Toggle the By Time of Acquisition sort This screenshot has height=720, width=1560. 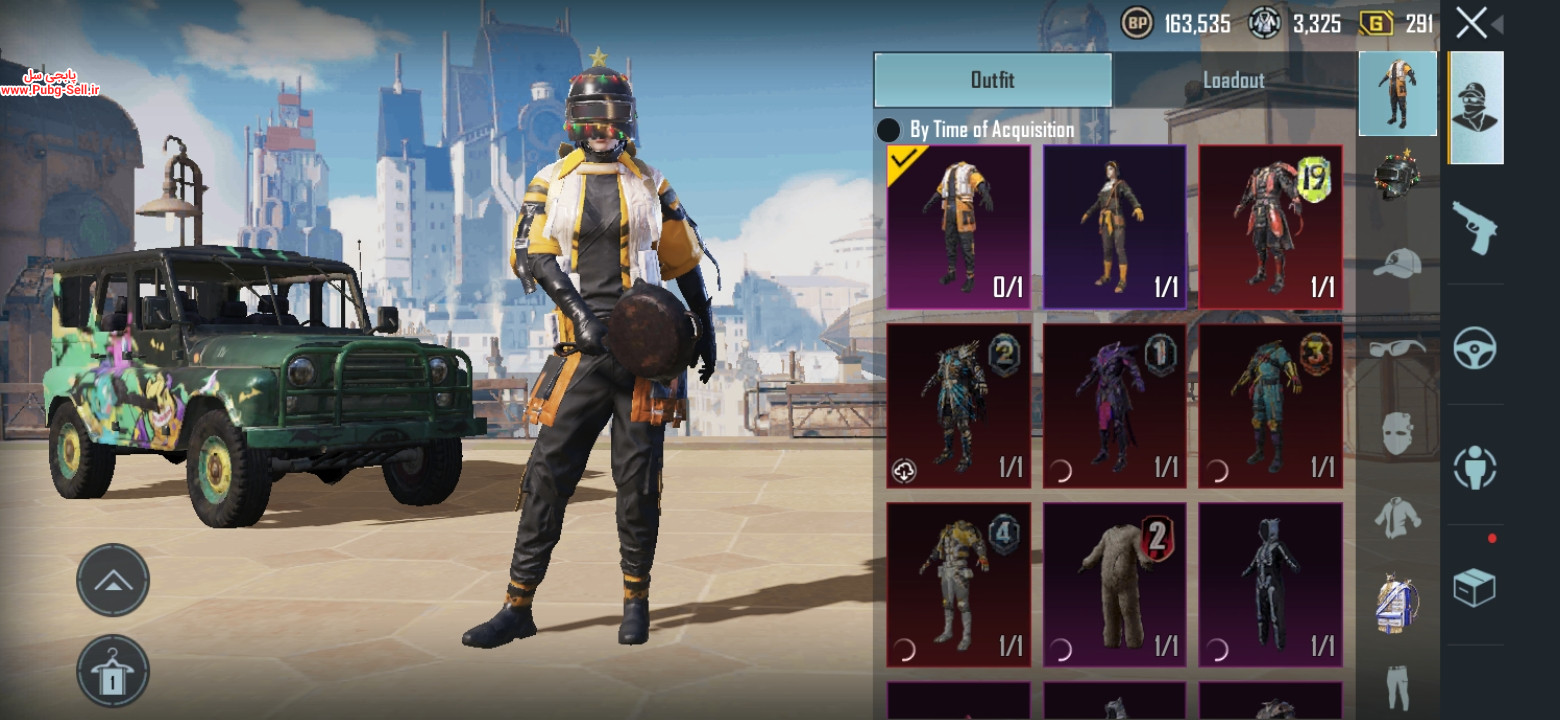tap(888, 130)
